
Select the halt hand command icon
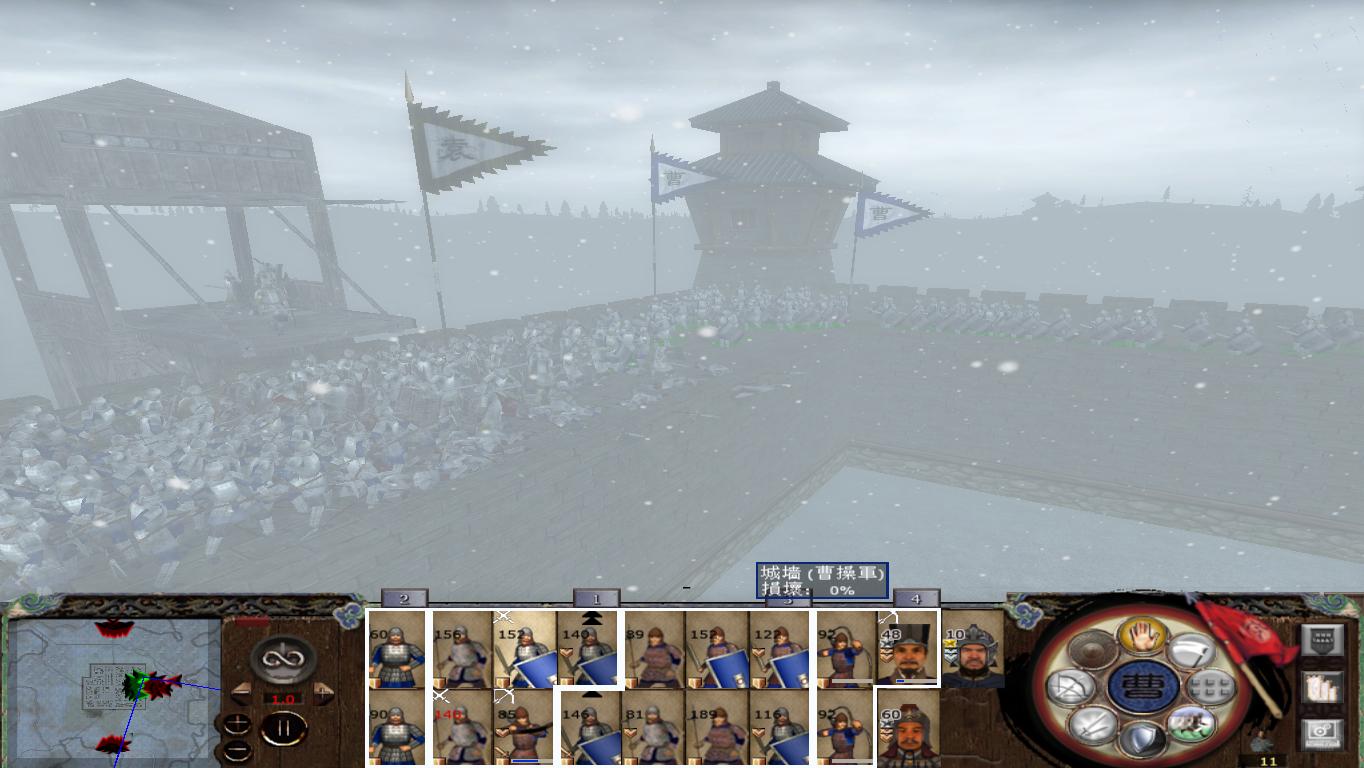point(1143,635)
